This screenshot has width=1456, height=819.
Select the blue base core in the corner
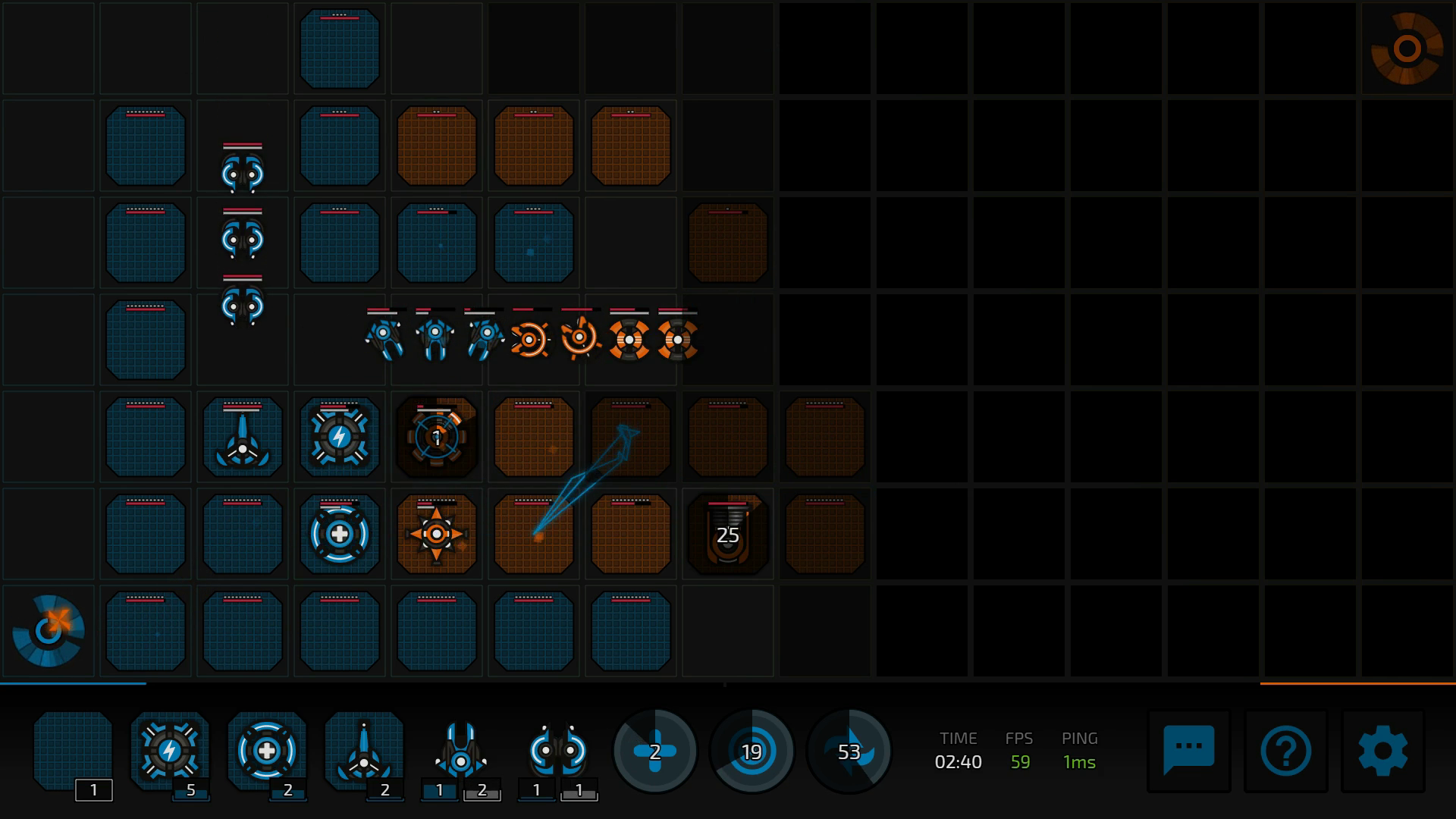(49, 631)
